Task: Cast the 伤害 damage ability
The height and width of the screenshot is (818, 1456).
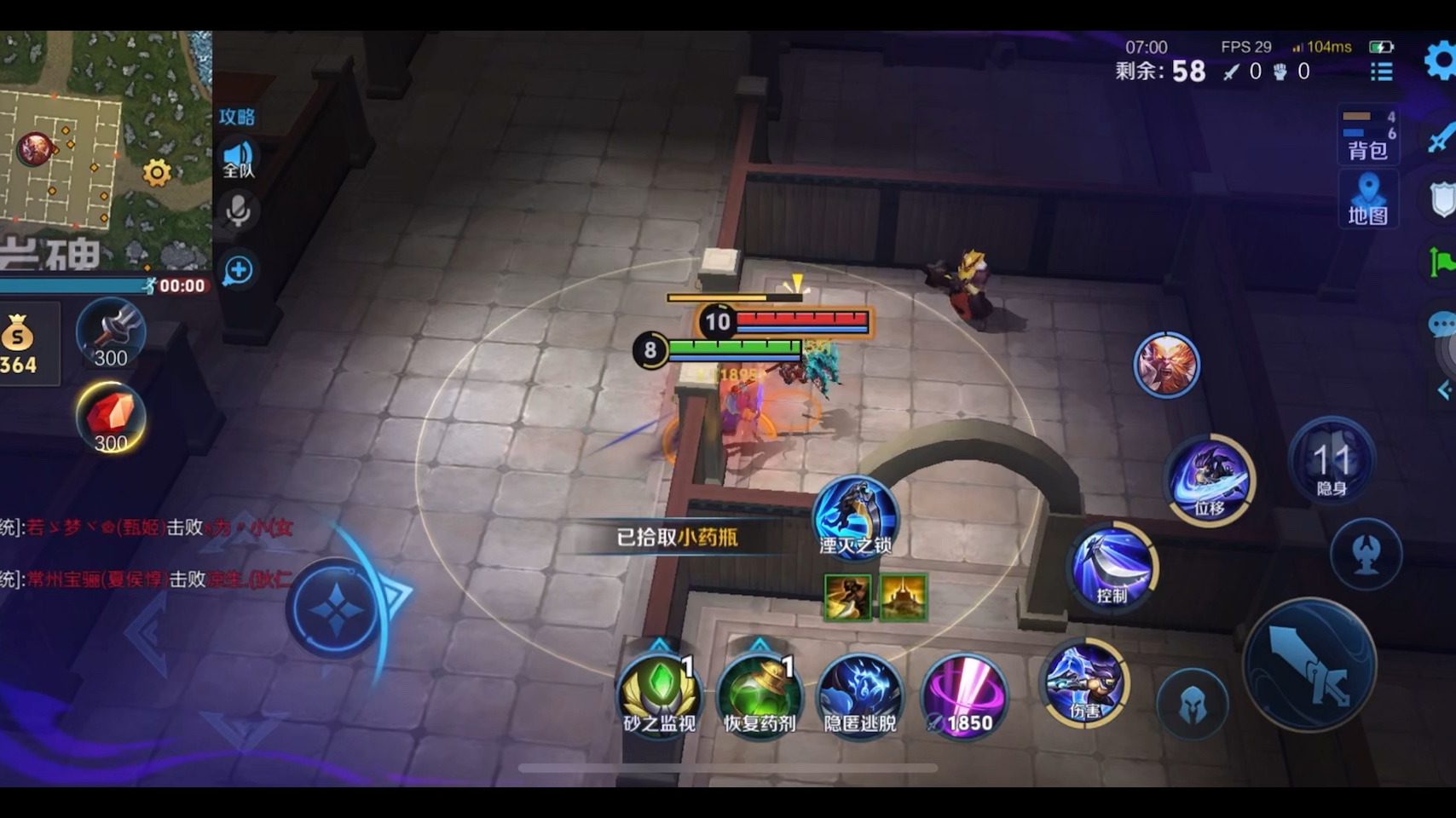Action: pyautogui.click(x=1084, y=683)
